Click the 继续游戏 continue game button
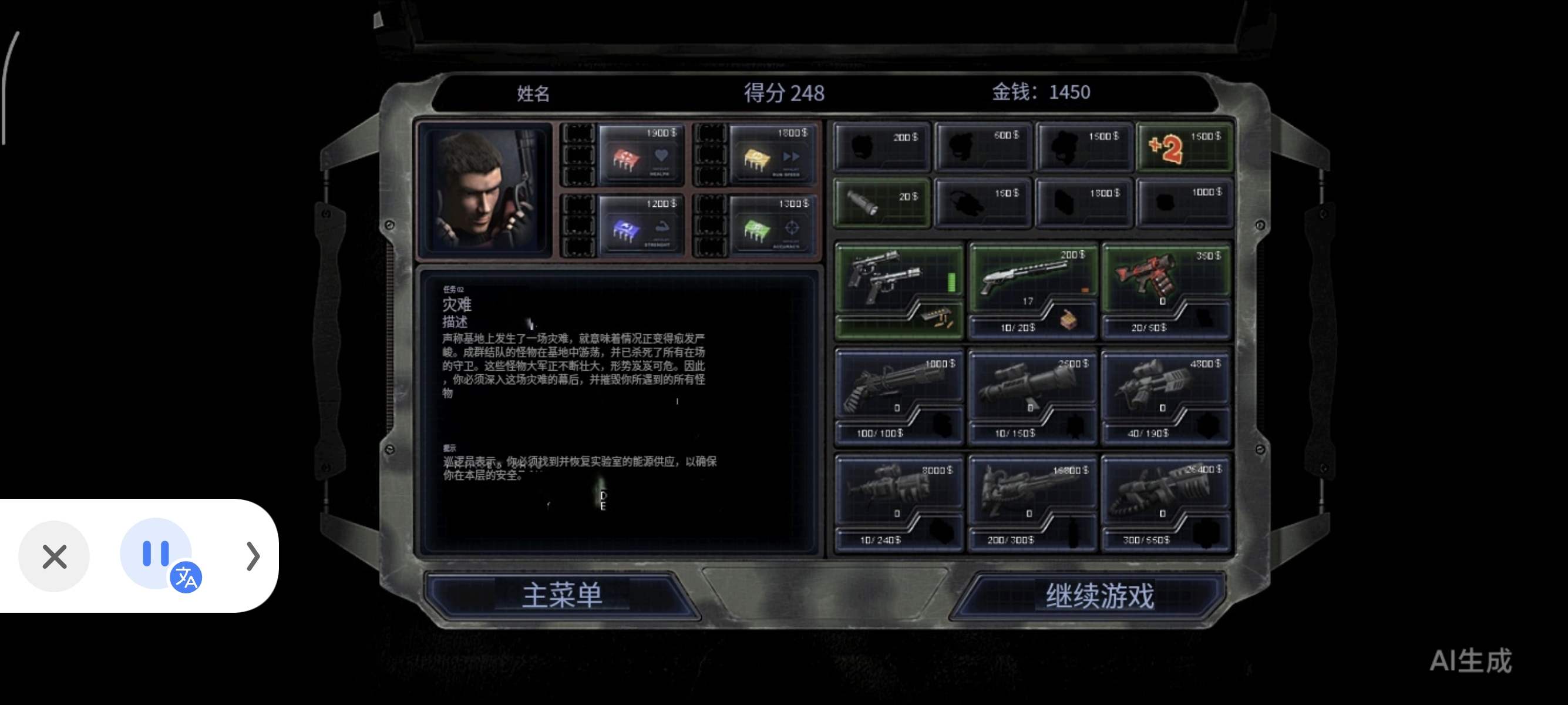The height and width of the screenshot is (705, 1568). click(1099, 595)
